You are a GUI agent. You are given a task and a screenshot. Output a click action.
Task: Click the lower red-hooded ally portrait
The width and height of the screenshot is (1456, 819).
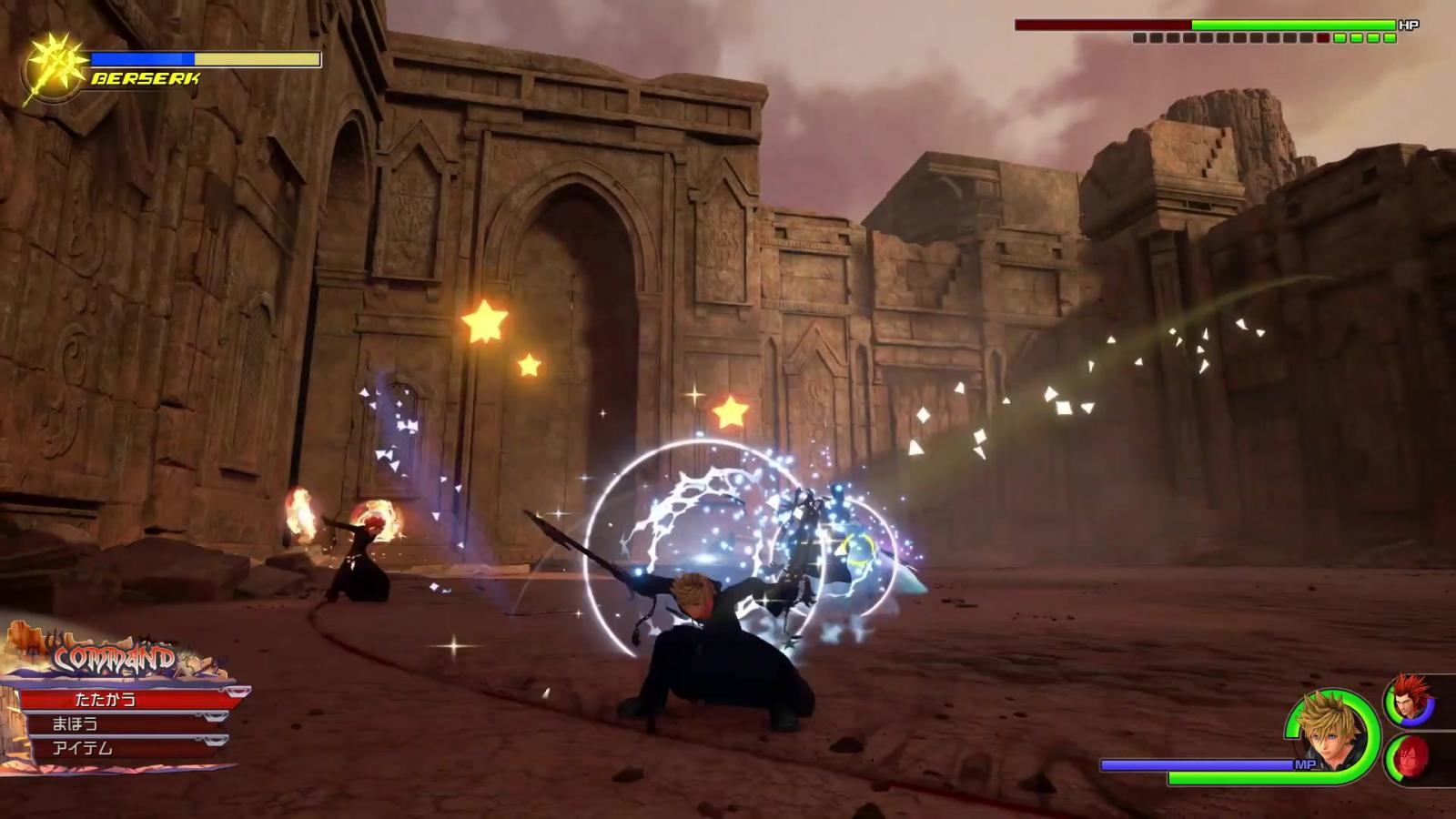1410,758
